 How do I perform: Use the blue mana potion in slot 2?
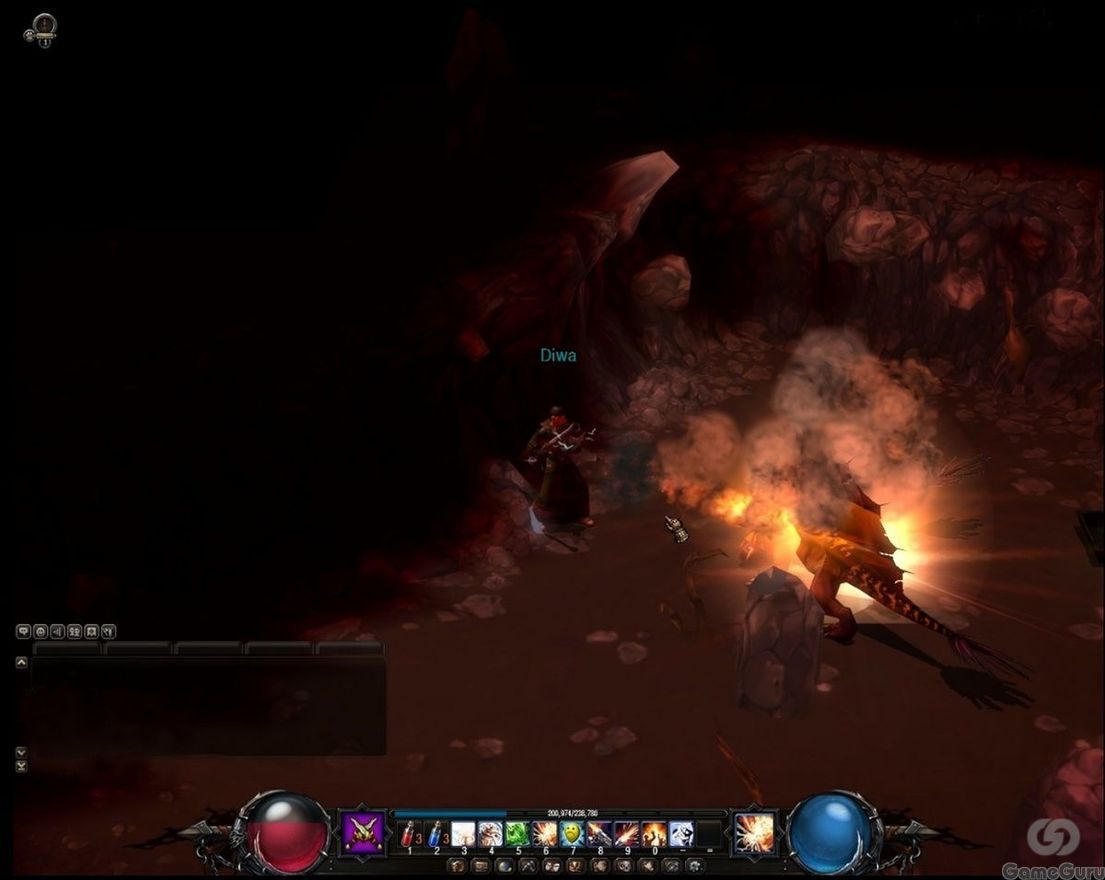coord(436,833)
